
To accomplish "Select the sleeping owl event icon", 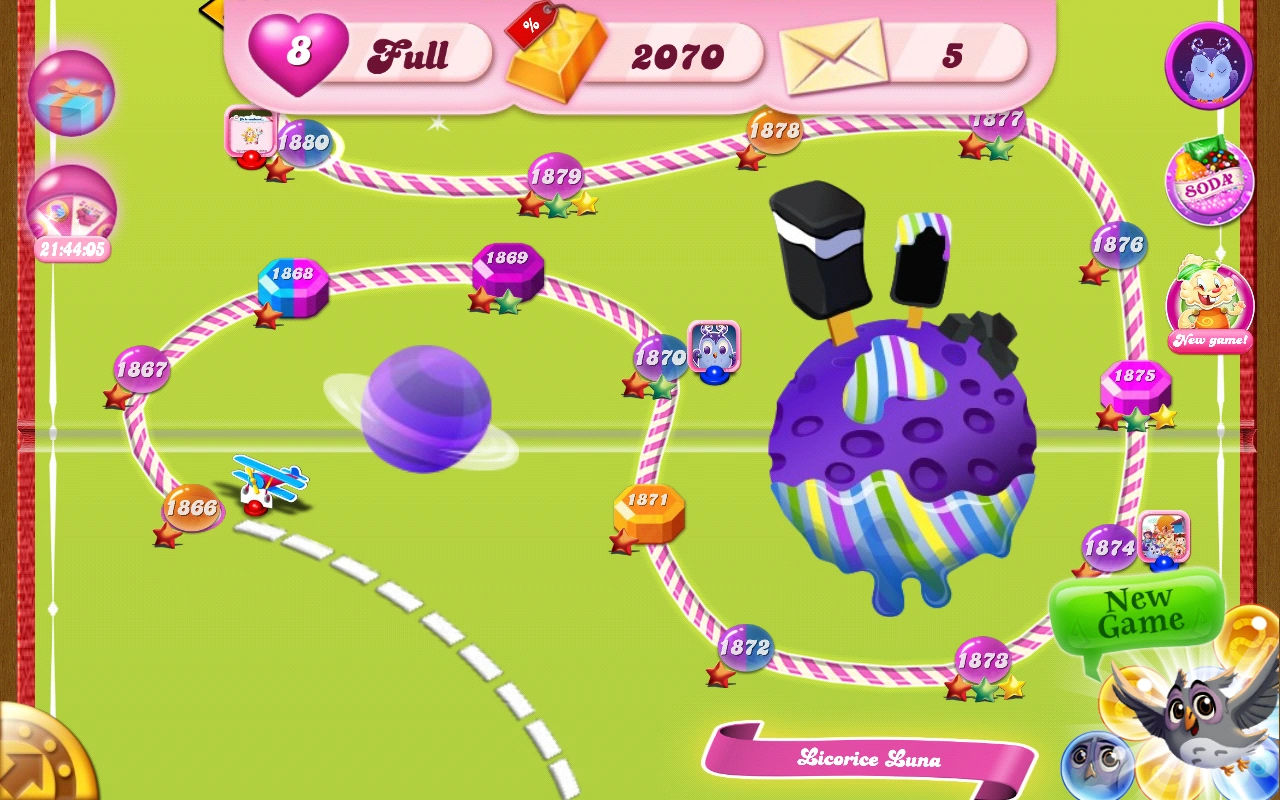I will 1209,65.
